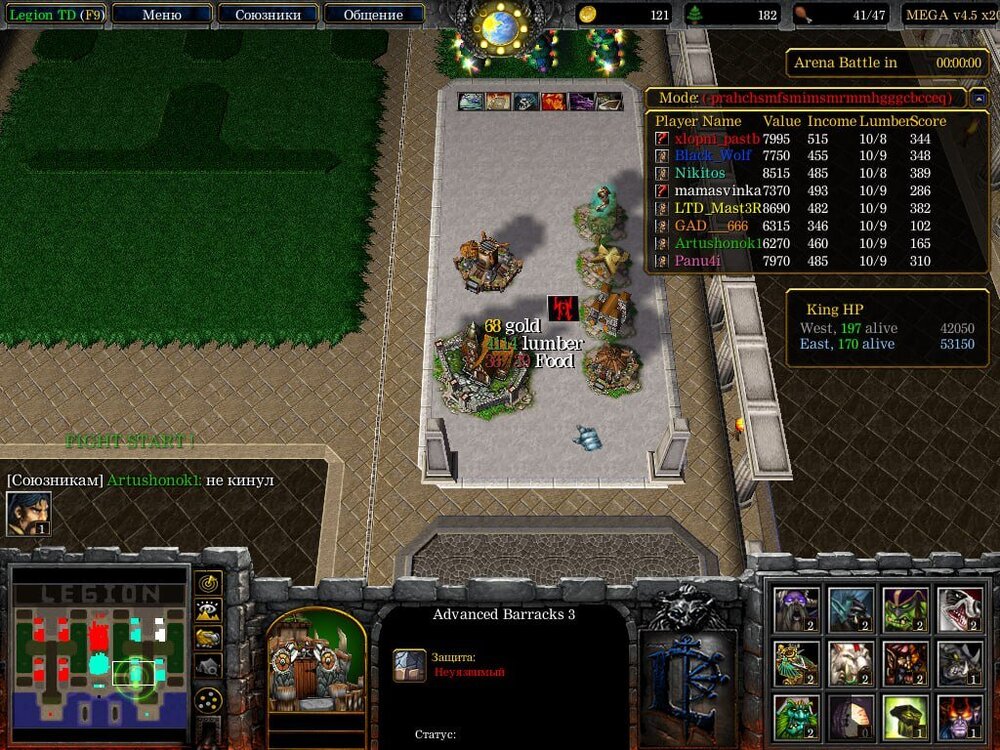
Task: Open the Меню game menu
Action: [162, 15]
